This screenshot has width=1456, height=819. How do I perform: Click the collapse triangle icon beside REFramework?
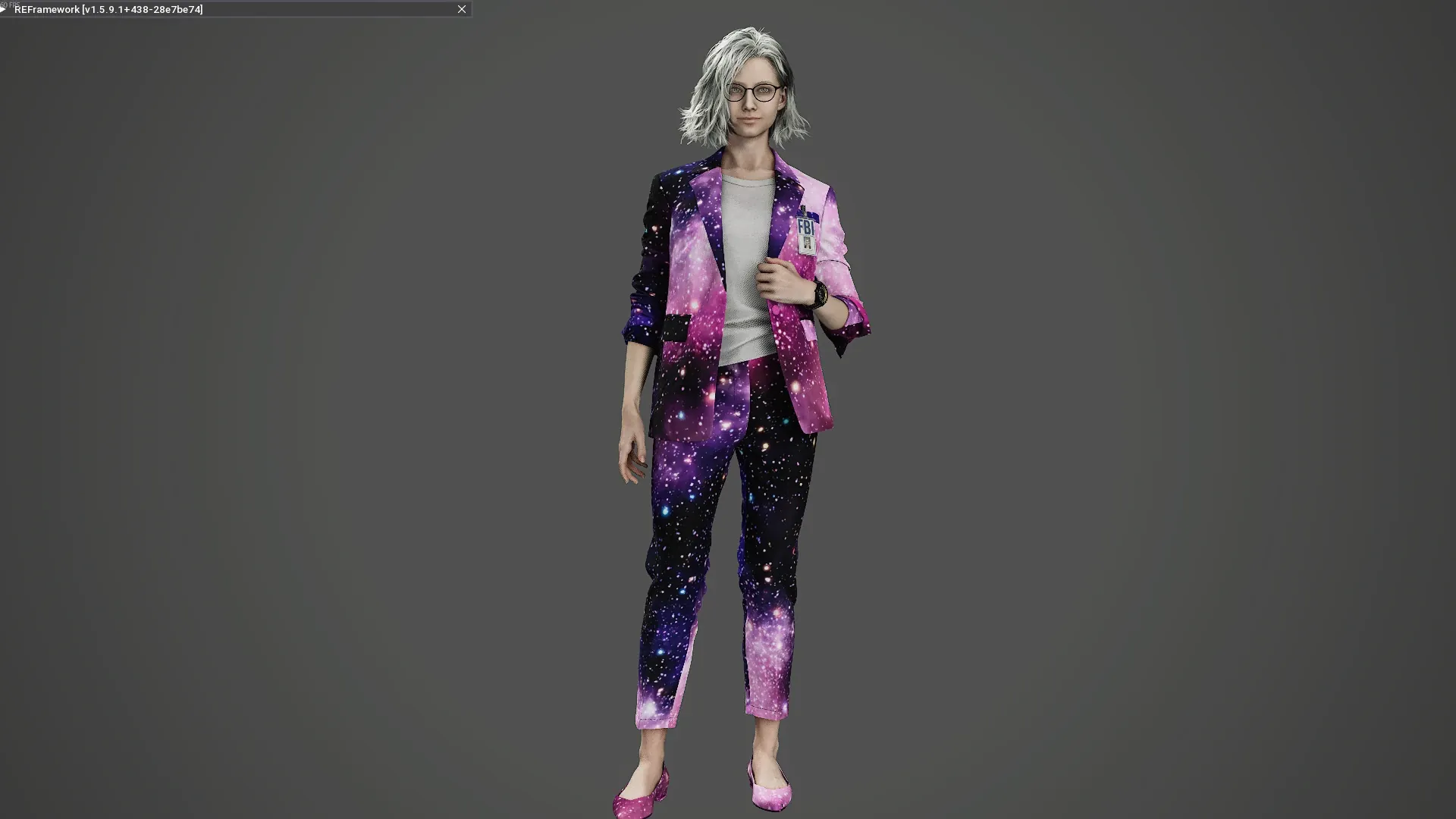coord(4,9)
